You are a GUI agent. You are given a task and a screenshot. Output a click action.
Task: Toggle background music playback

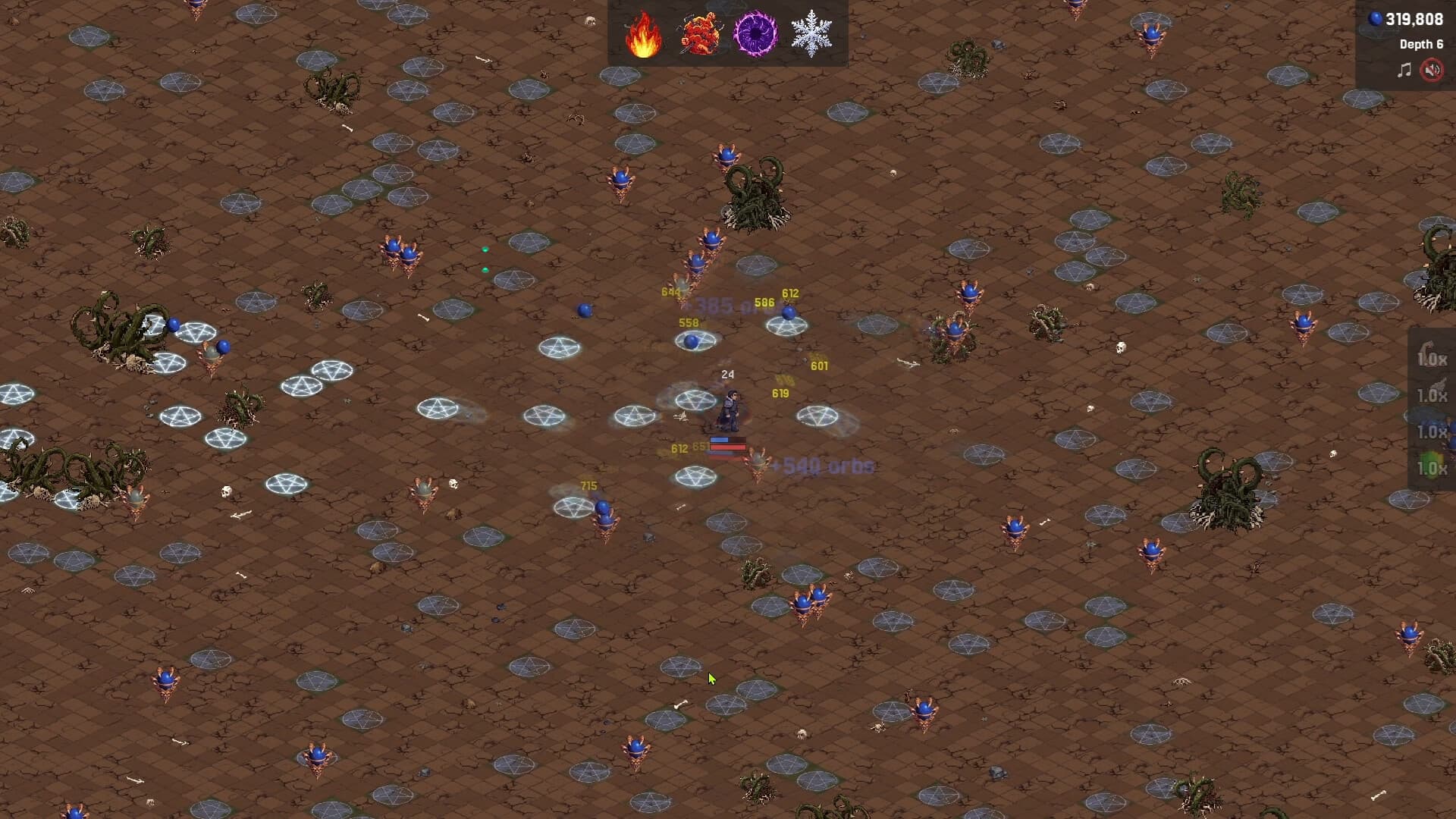pyautogui.click(x=1404, y=70)
